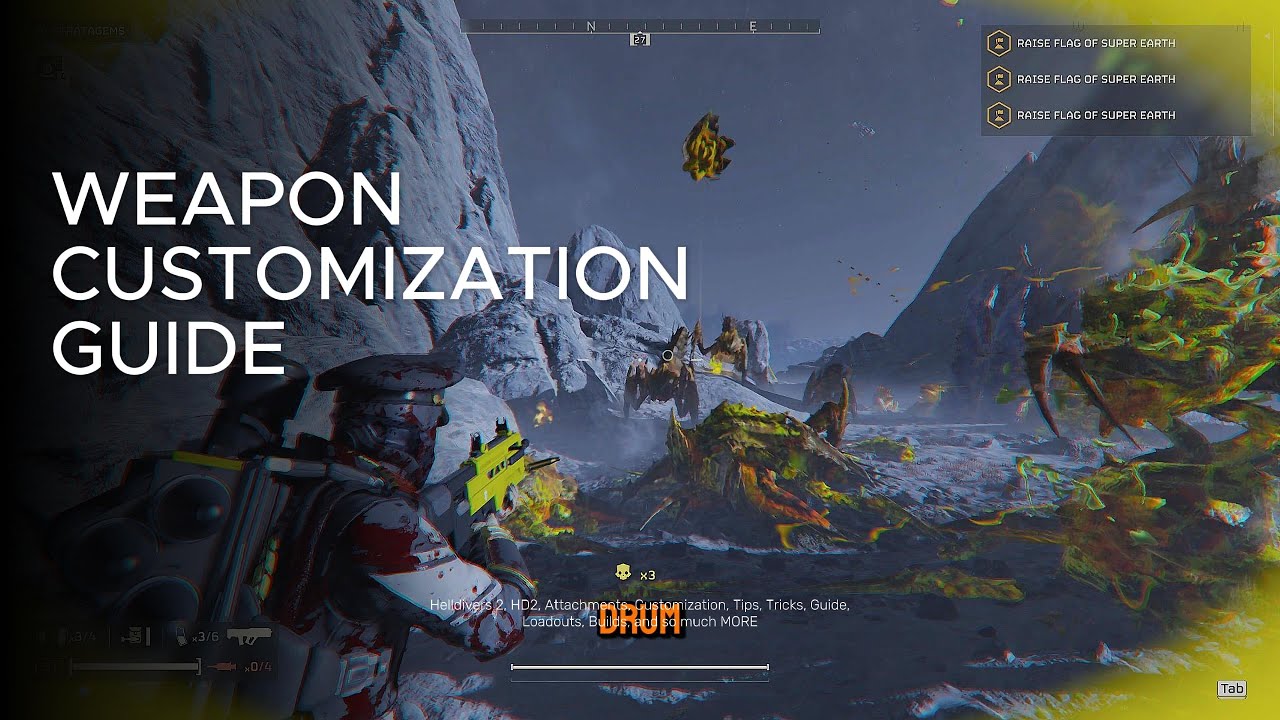Select the grenade icon in the bottom-left HUD
Image resolution: width=1280 pixels, height=720 pixels.
133,632
